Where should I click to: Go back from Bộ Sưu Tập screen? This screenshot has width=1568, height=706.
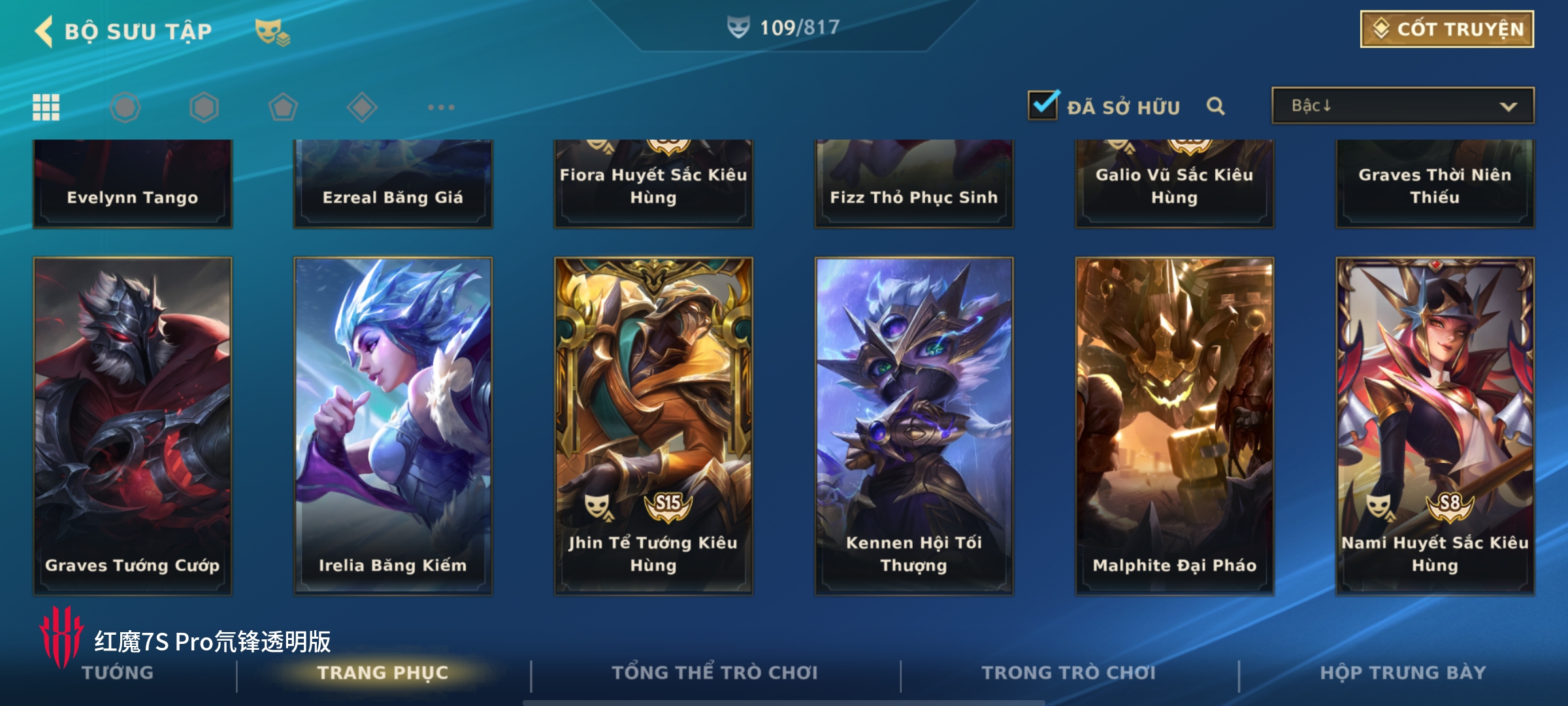[44, 31]
